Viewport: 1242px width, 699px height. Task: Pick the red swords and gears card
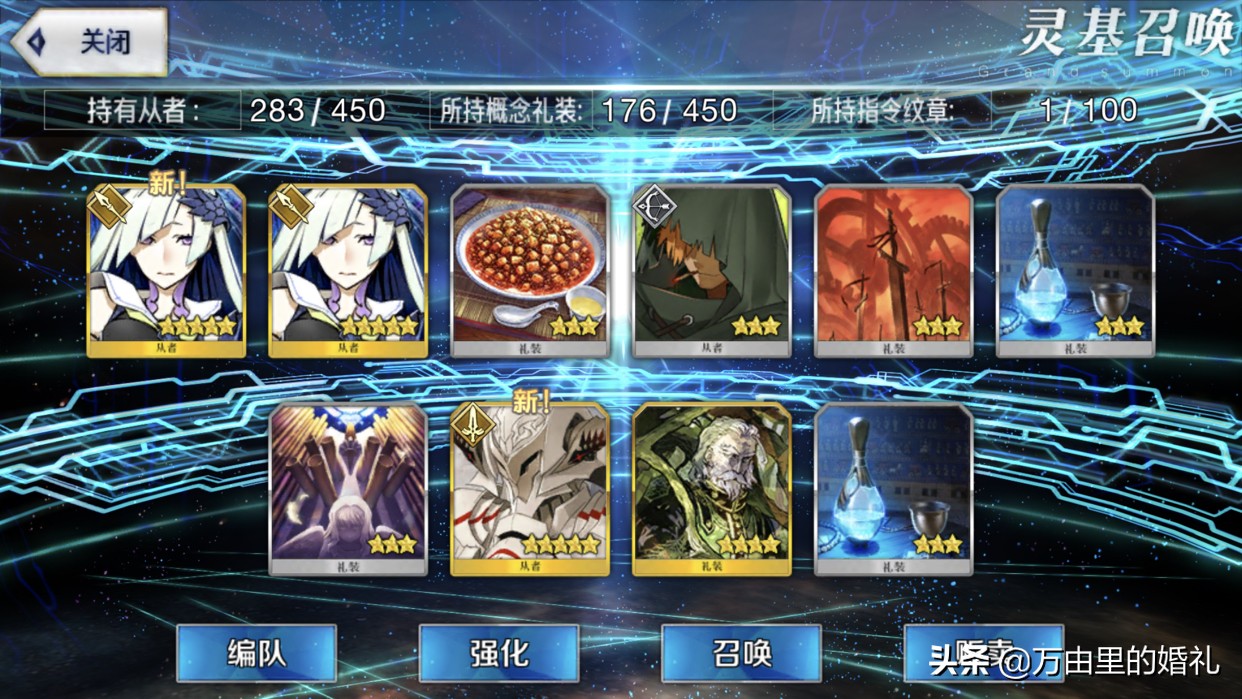[894, 270]
